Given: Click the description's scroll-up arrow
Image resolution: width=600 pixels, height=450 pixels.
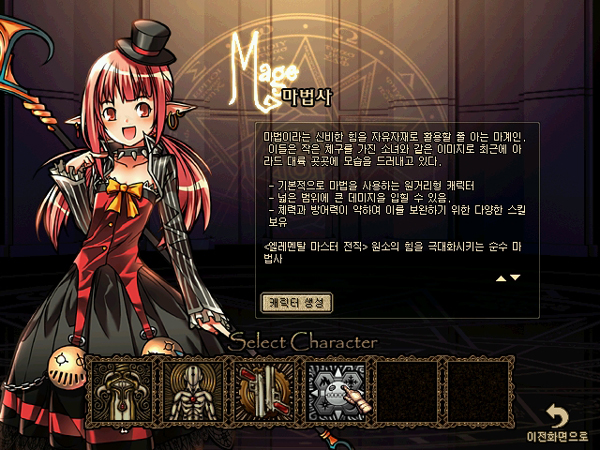Looking at the screenshot, I should click(x=501, y=278).
